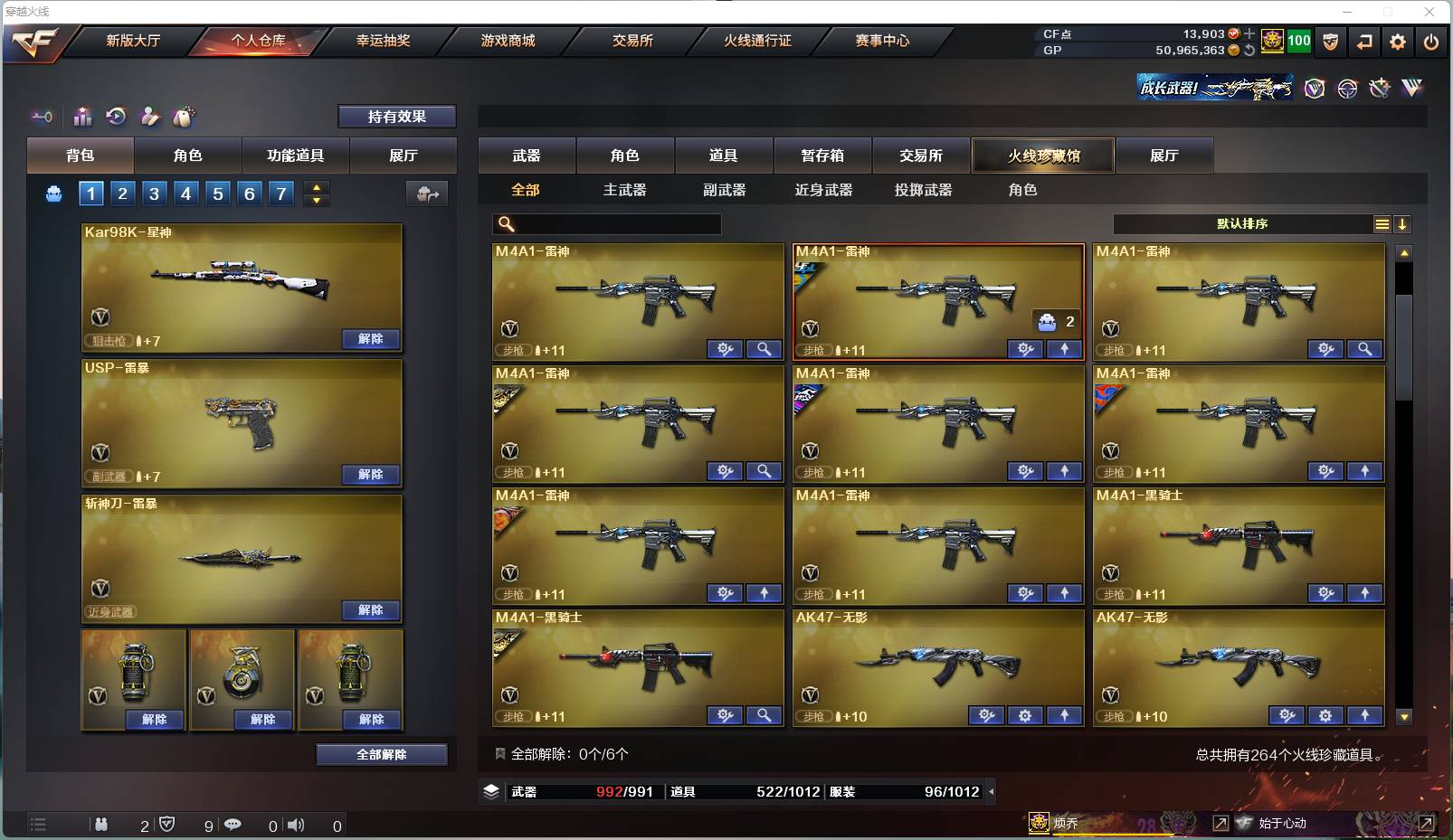Open the settings gear in the top-right corner
This screenshot has width=1453, height=840.
tap(1397, 42)
